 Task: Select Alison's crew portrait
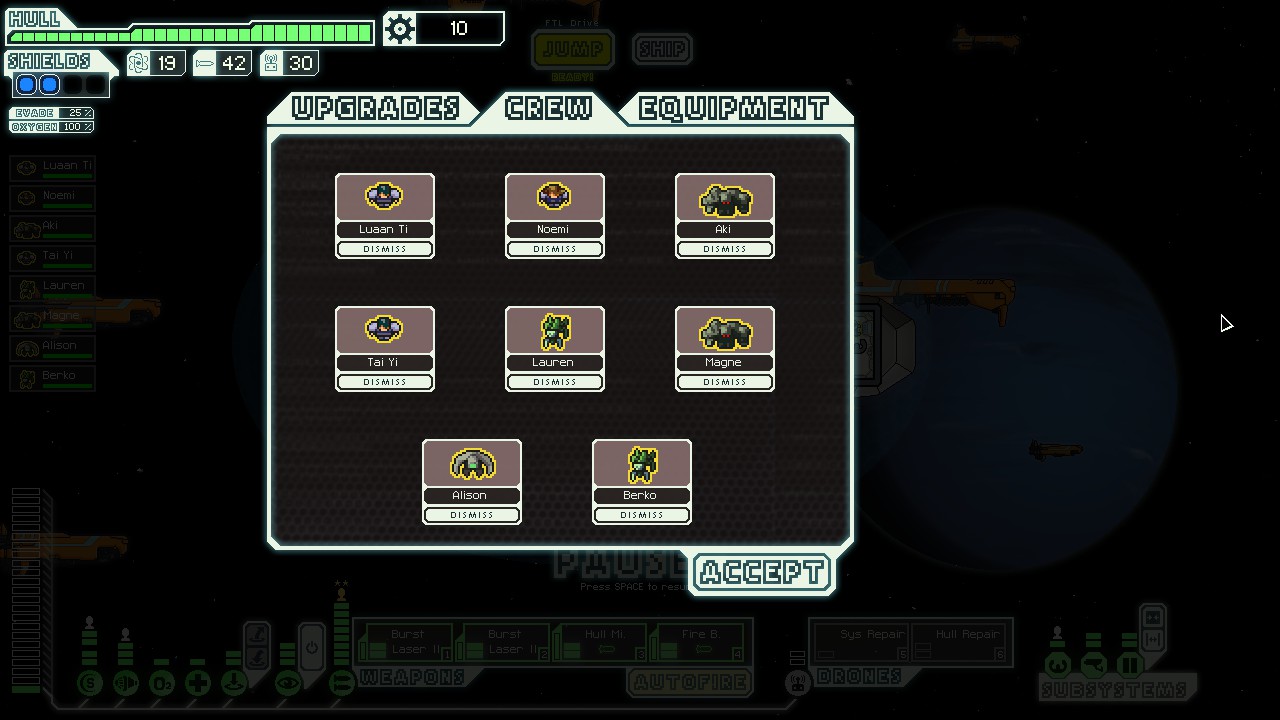click(472, 463)
